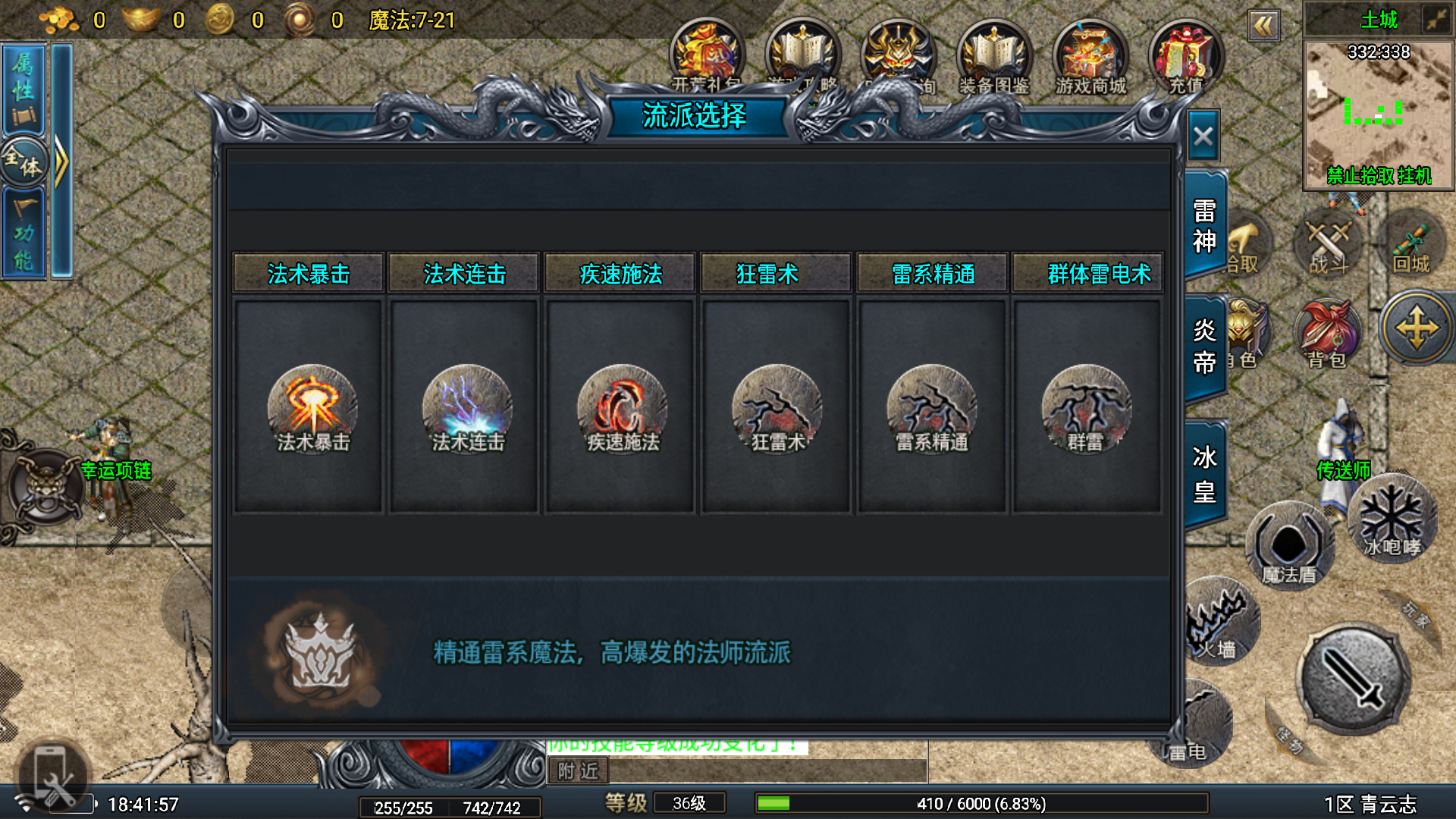
Task: Select the 雷系精通 skill icon
Action: pos(932,408)
